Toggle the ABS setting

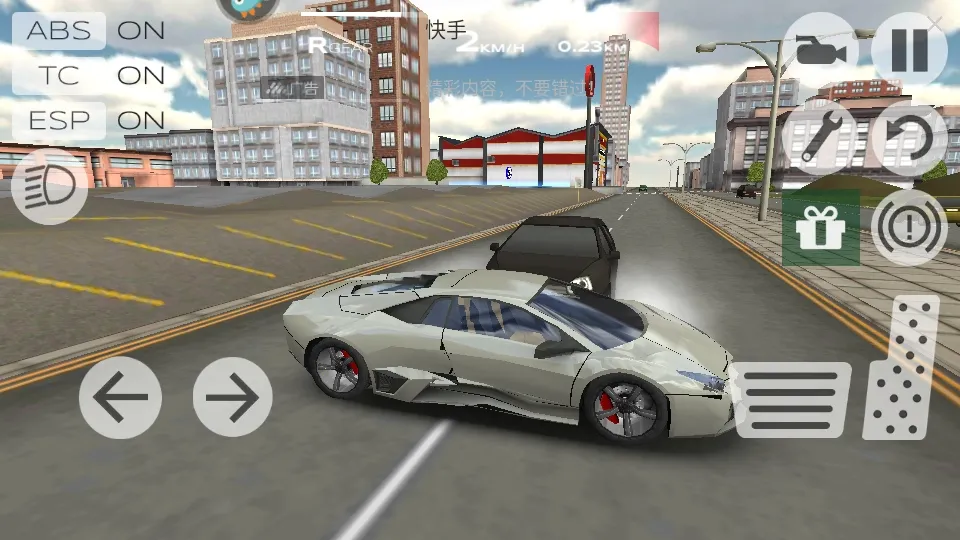60,30
